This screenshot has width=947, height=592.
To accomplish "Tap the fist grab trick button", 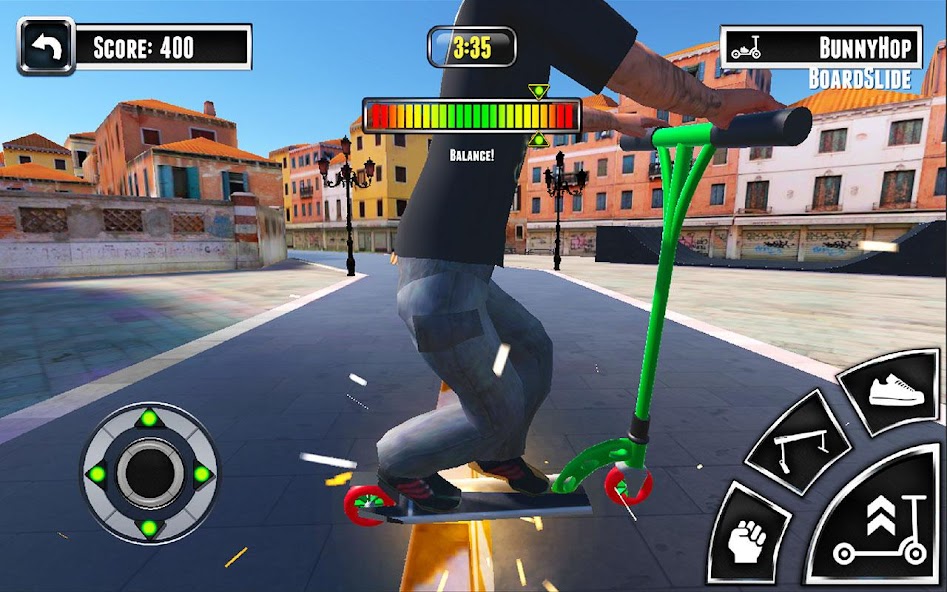I will click(748, 536).
